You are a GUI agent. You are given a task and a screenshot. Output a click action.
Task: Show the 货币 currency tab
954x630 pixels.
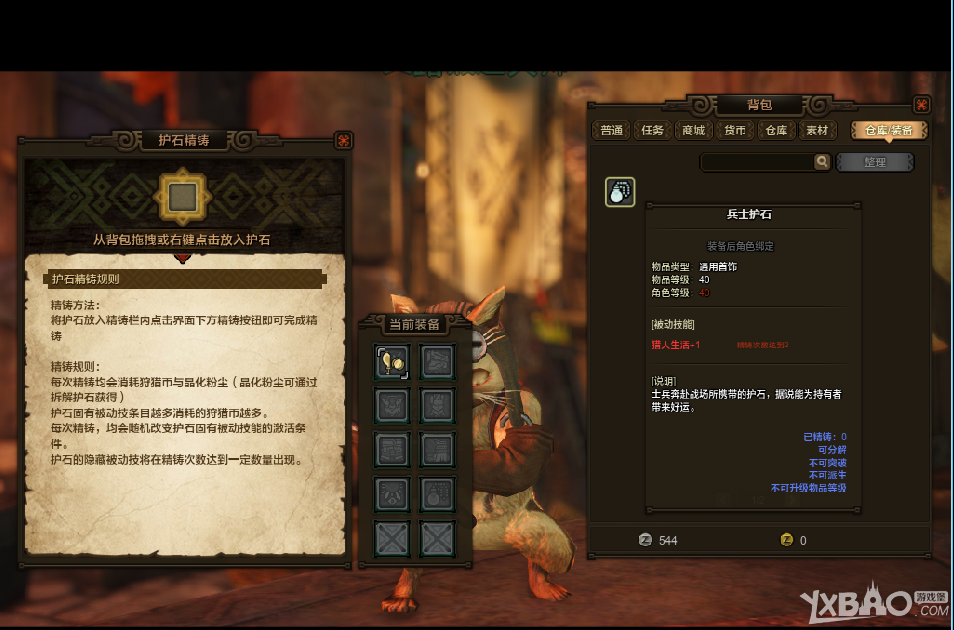[735, 130]
